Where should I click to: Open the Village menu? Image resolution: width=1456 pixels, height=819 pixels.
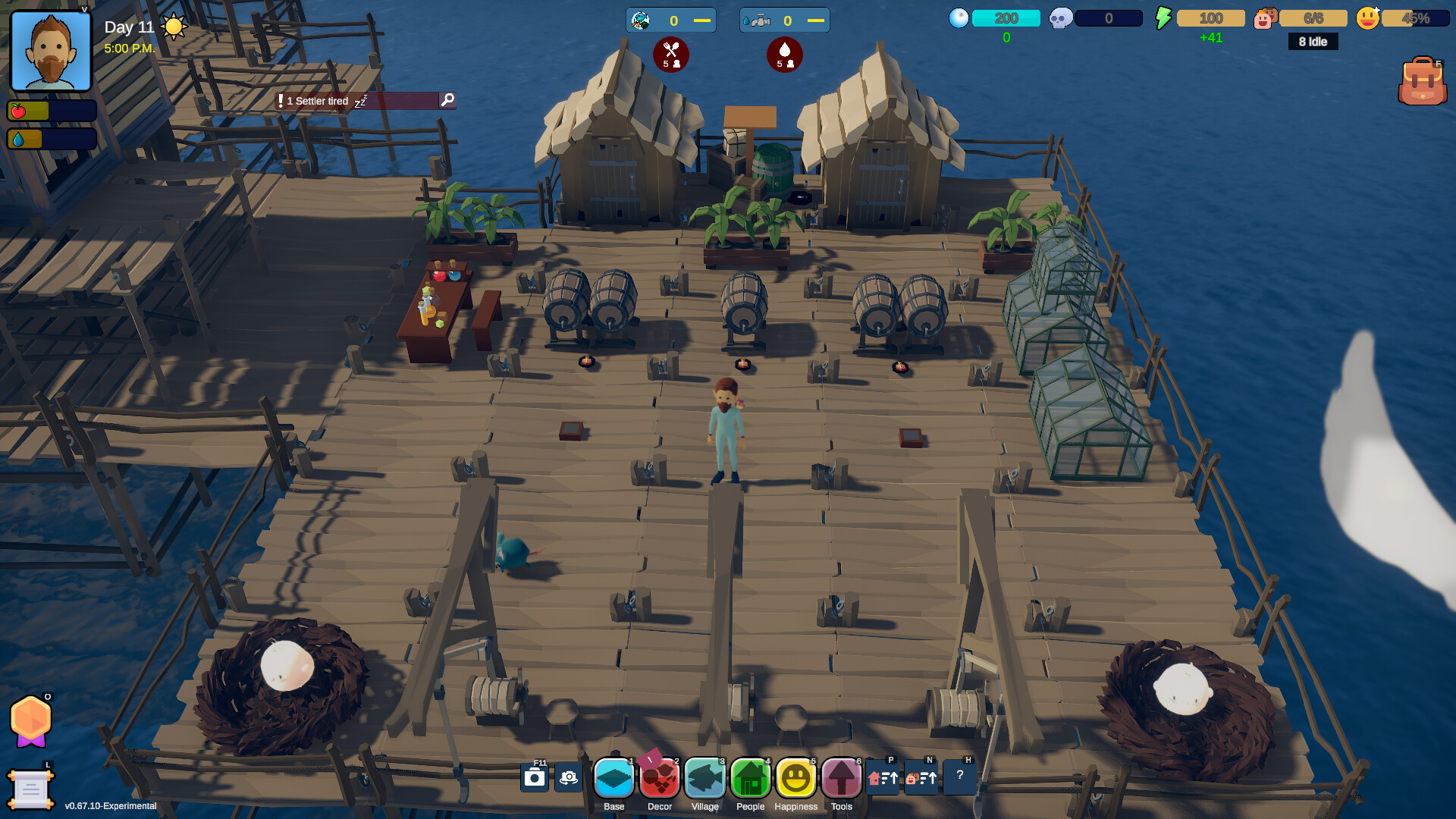point(705,777)
